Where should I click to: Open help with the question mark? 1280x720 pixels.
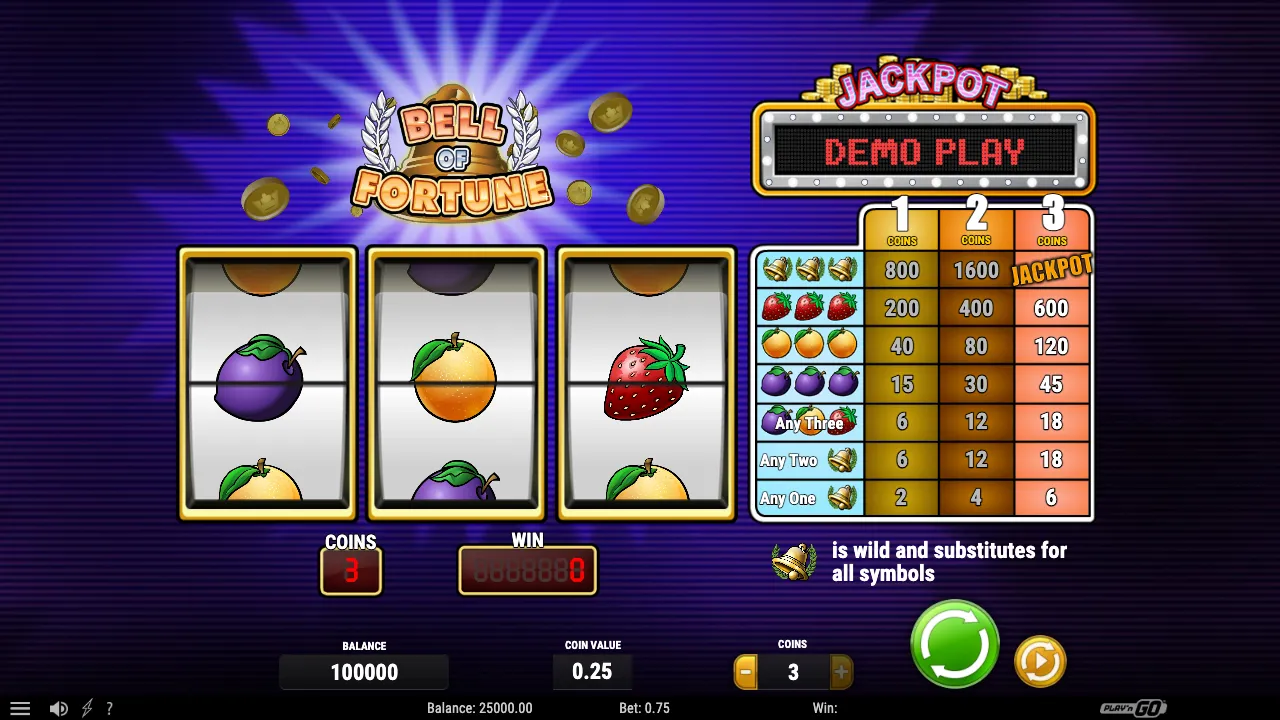[x=110, y=708]
